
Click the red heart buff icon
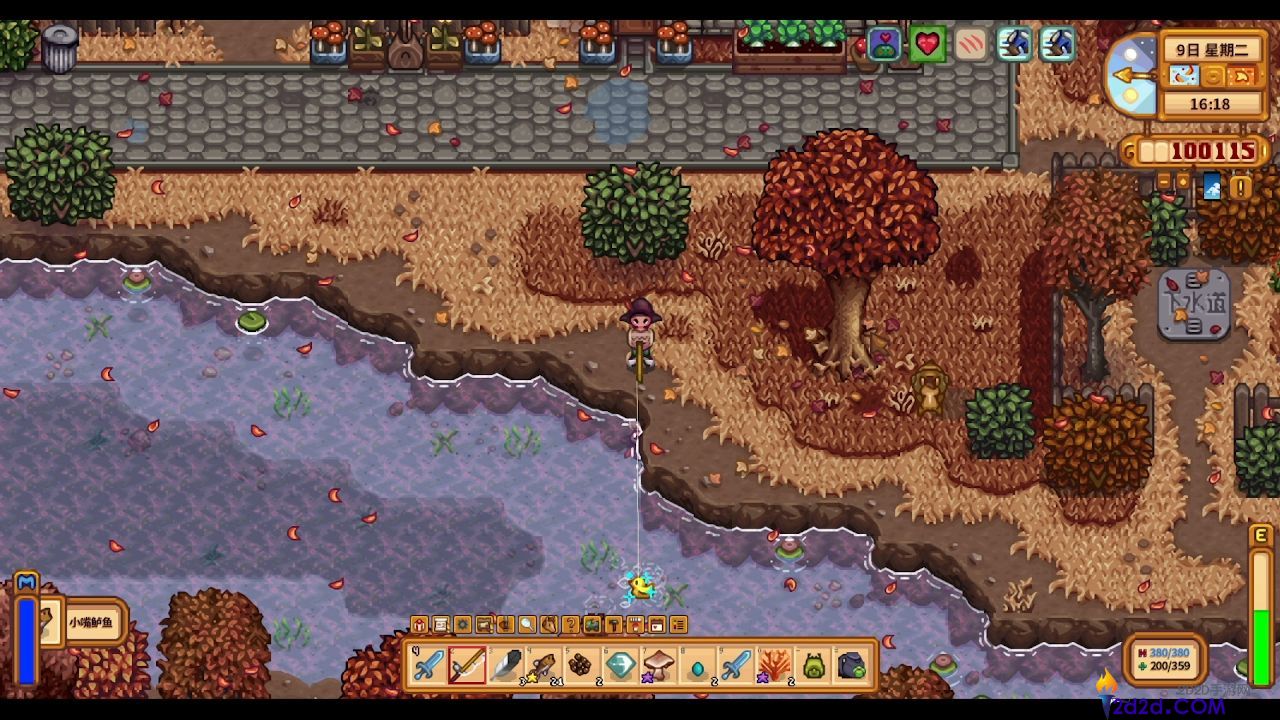928,44
